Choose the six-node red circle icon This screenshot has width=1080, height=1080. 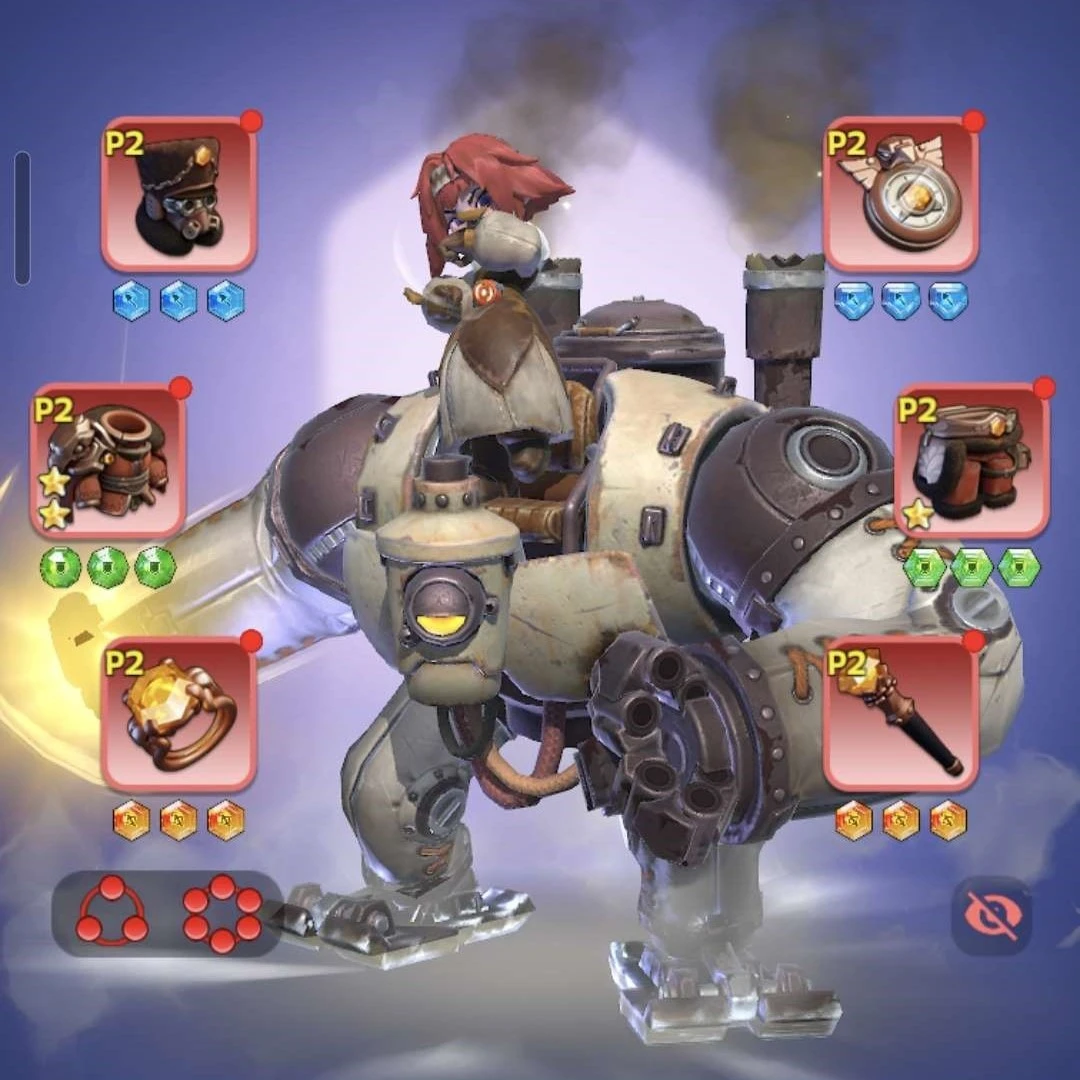tap(222, 912)
